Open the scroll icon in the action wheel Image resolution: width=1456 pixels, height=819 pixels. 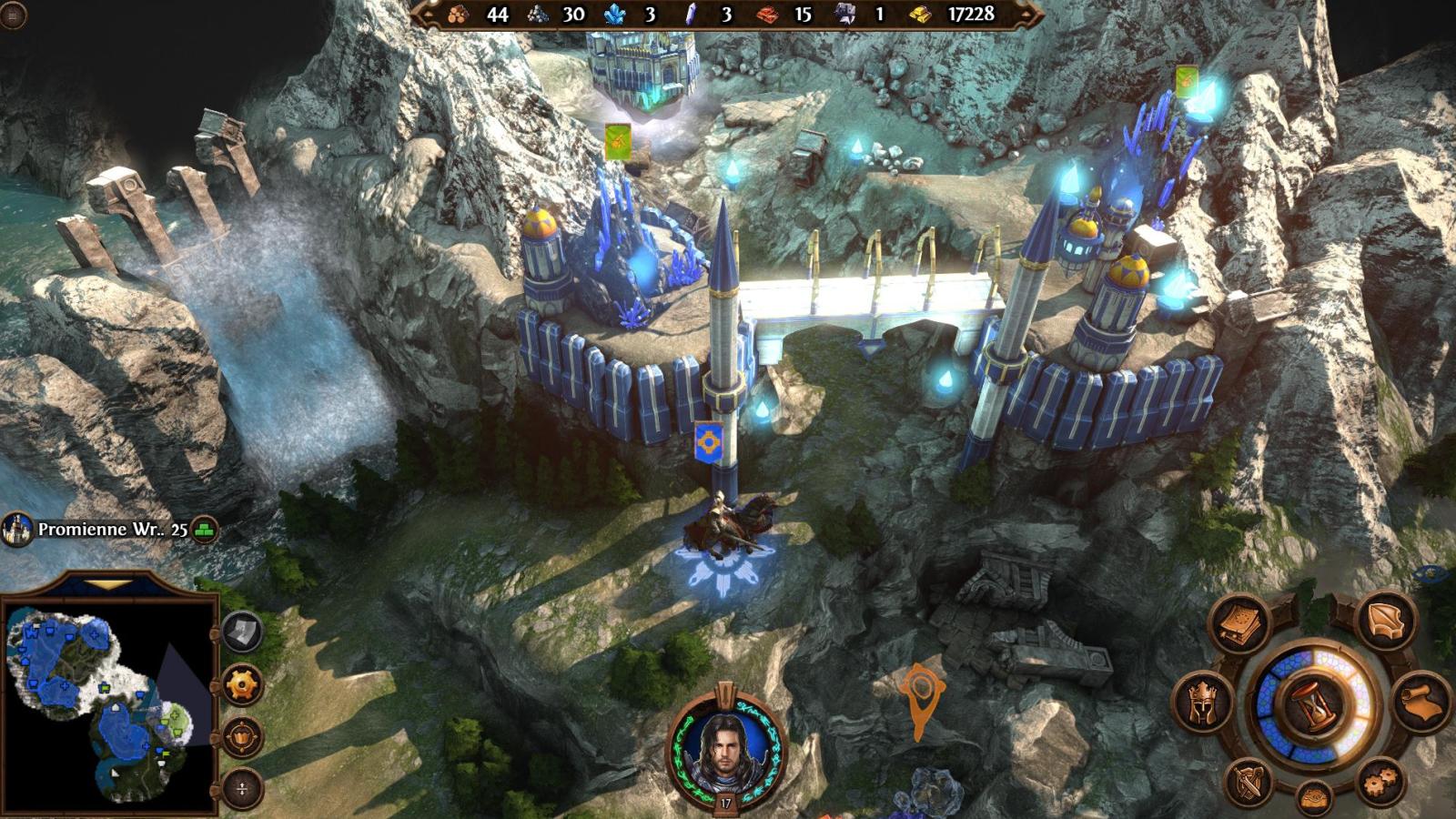[x=1421, y=702]
